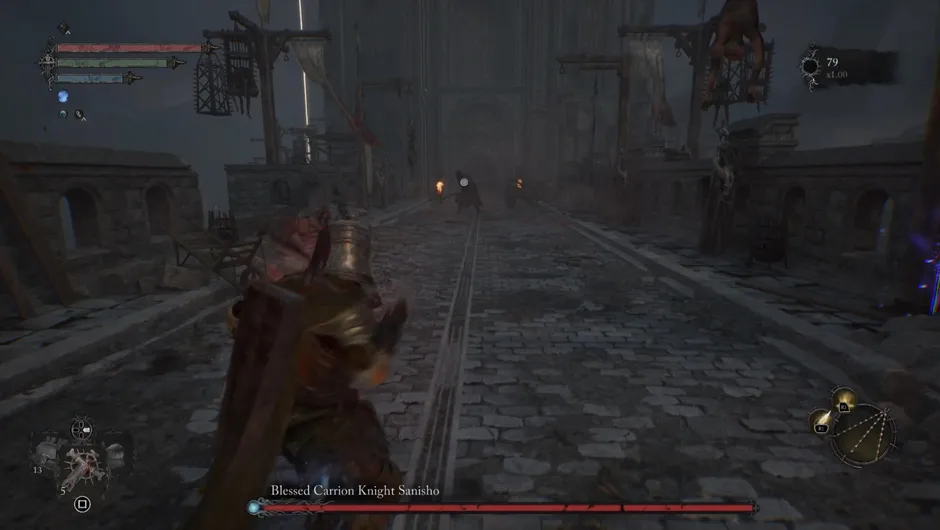940x530 pixels.
Task: Select the lantern icon above the quick slots
Action: [81, 430]
